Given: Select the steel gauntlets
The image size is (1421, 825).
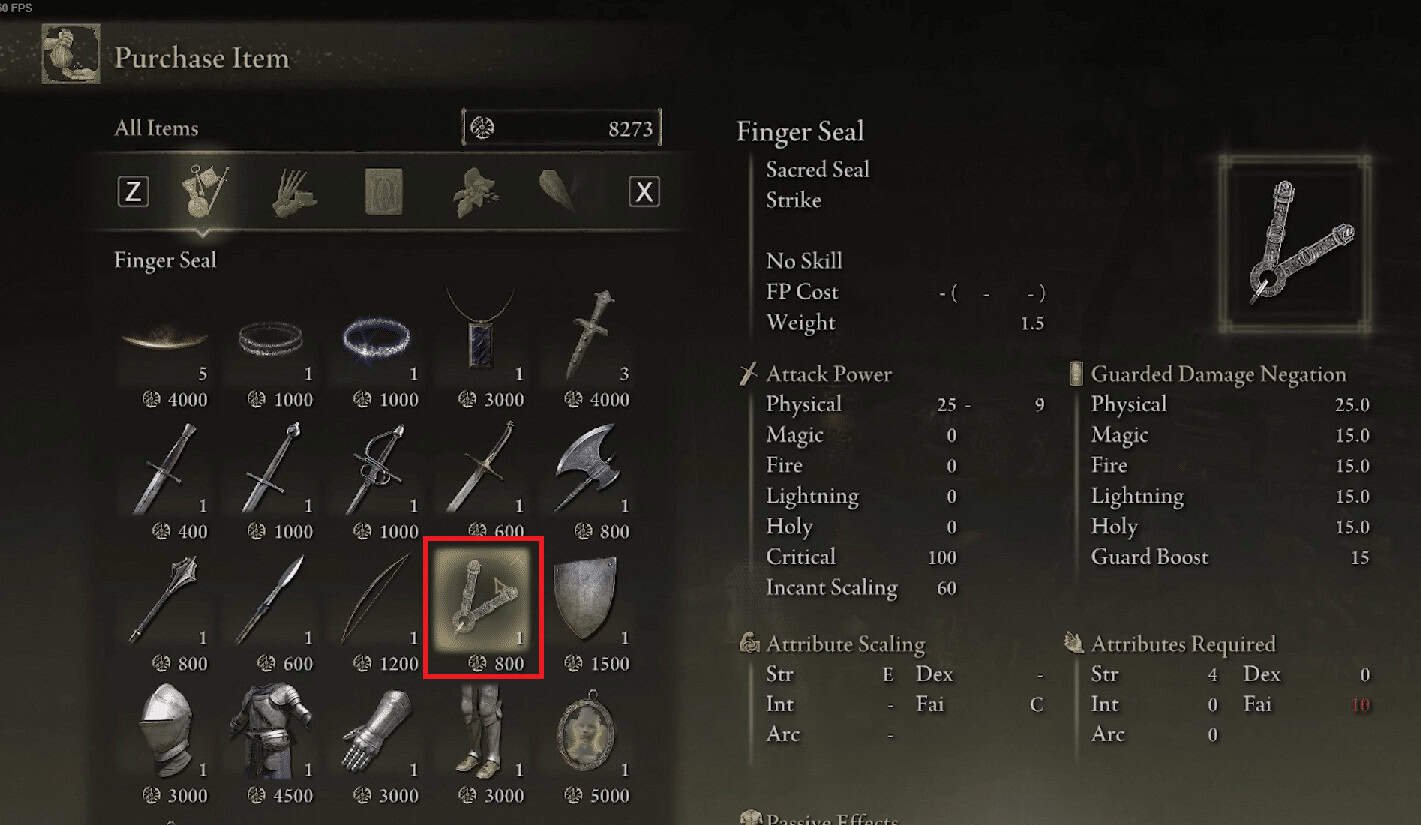Looking at the screenshot, I should click(x=377, y=732).
